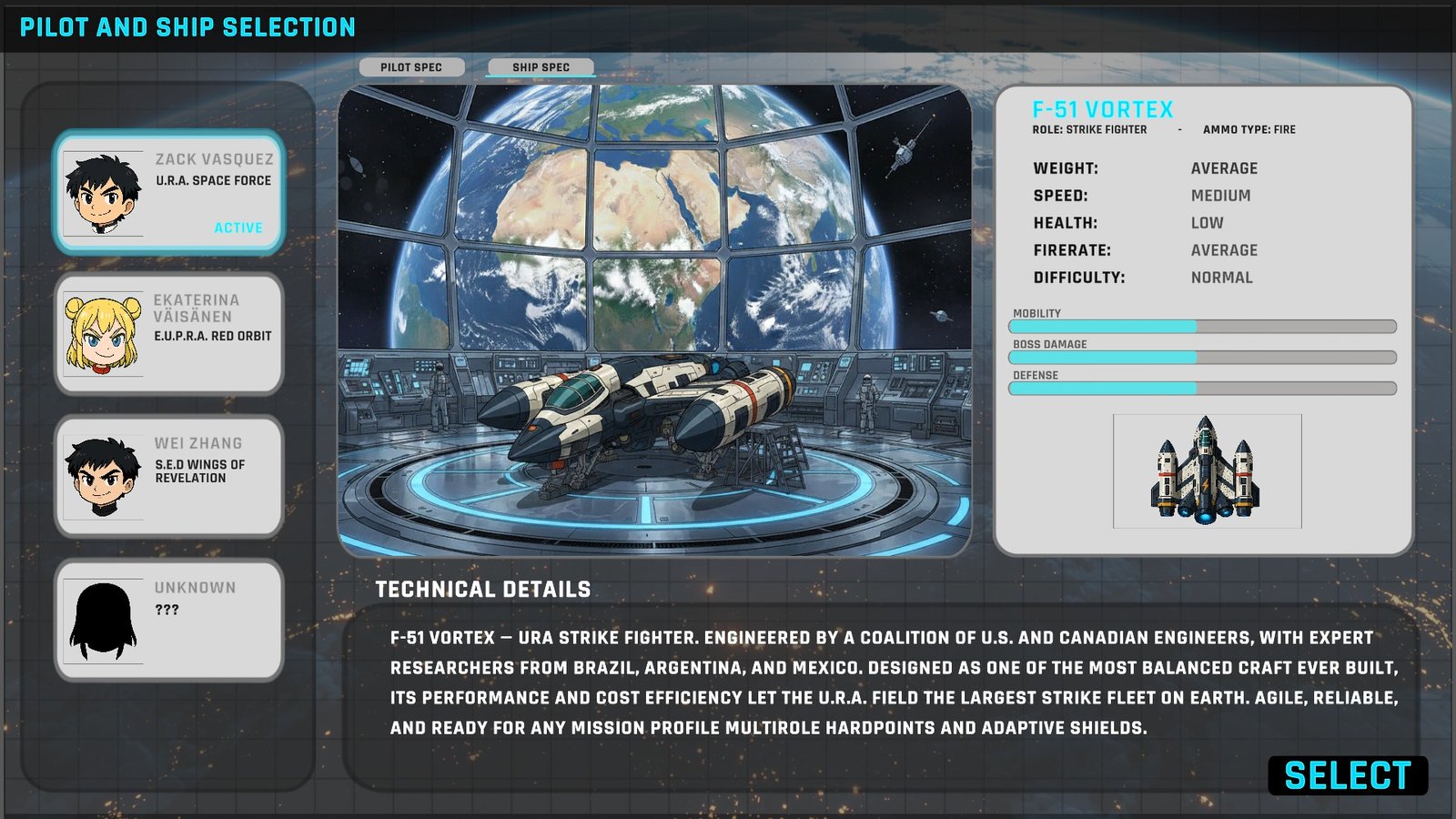Confirm with the Select button

pos(1347,776)
